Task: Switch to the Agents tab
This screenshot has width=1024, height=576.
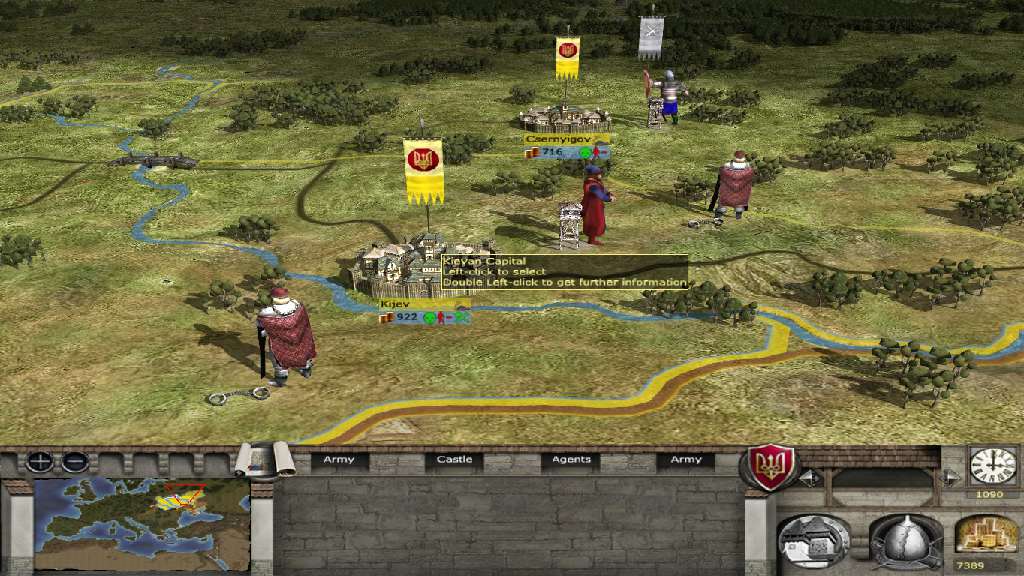Action: click(571, 460)
